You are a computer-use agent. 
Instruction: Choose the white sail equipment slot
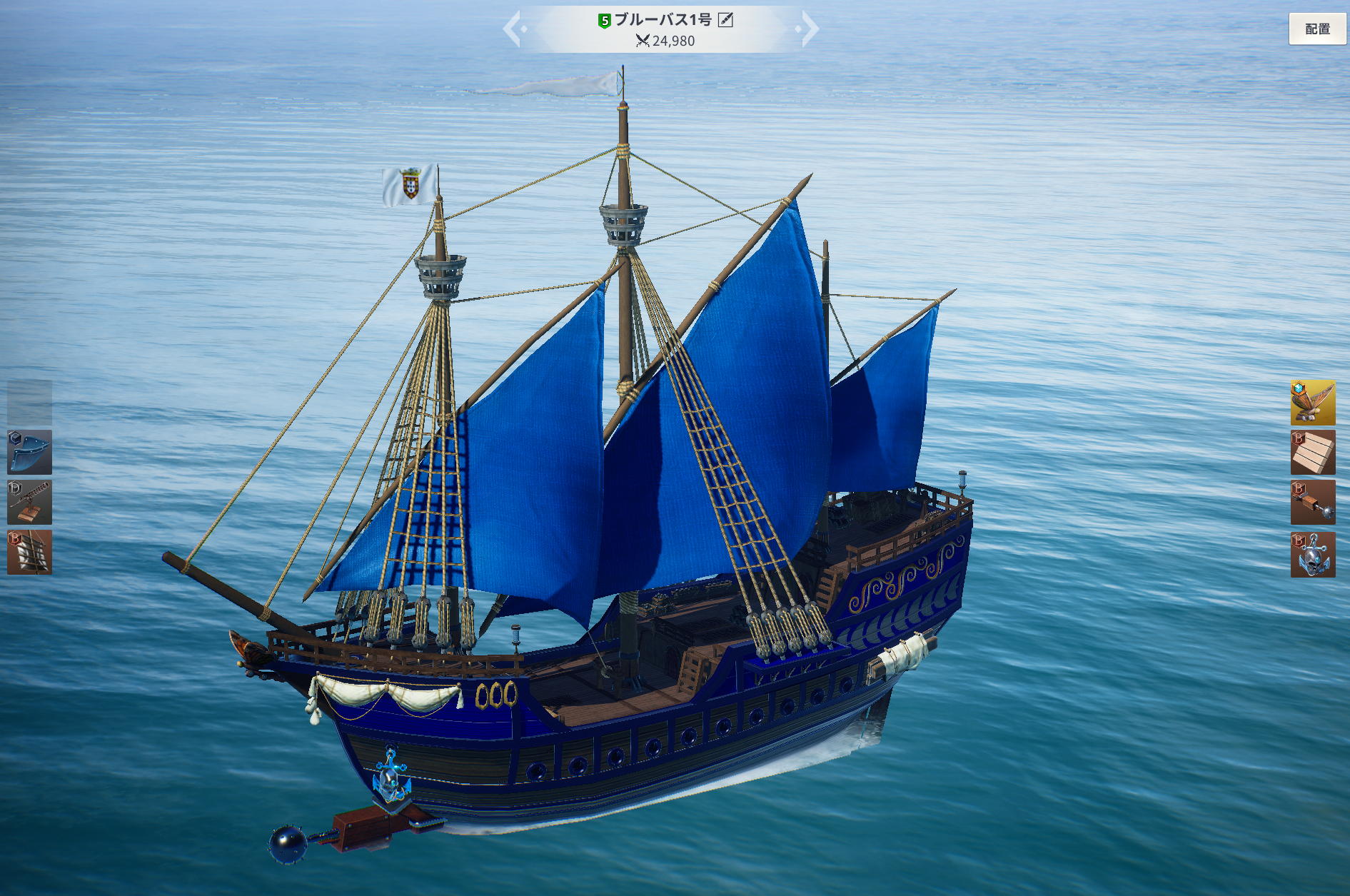(x=29, y=552)
